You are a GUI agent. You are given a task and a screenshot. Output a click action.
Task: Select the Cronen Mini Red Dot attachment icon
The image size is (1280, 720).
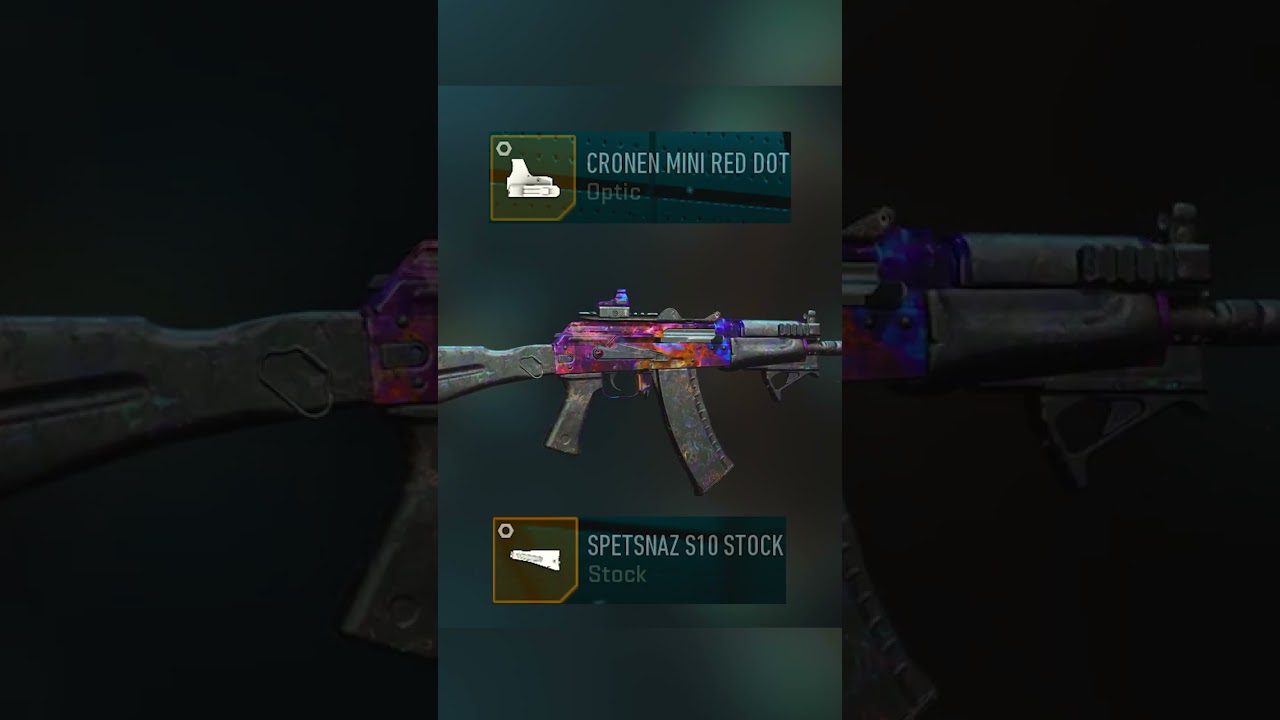click(533, 176)
